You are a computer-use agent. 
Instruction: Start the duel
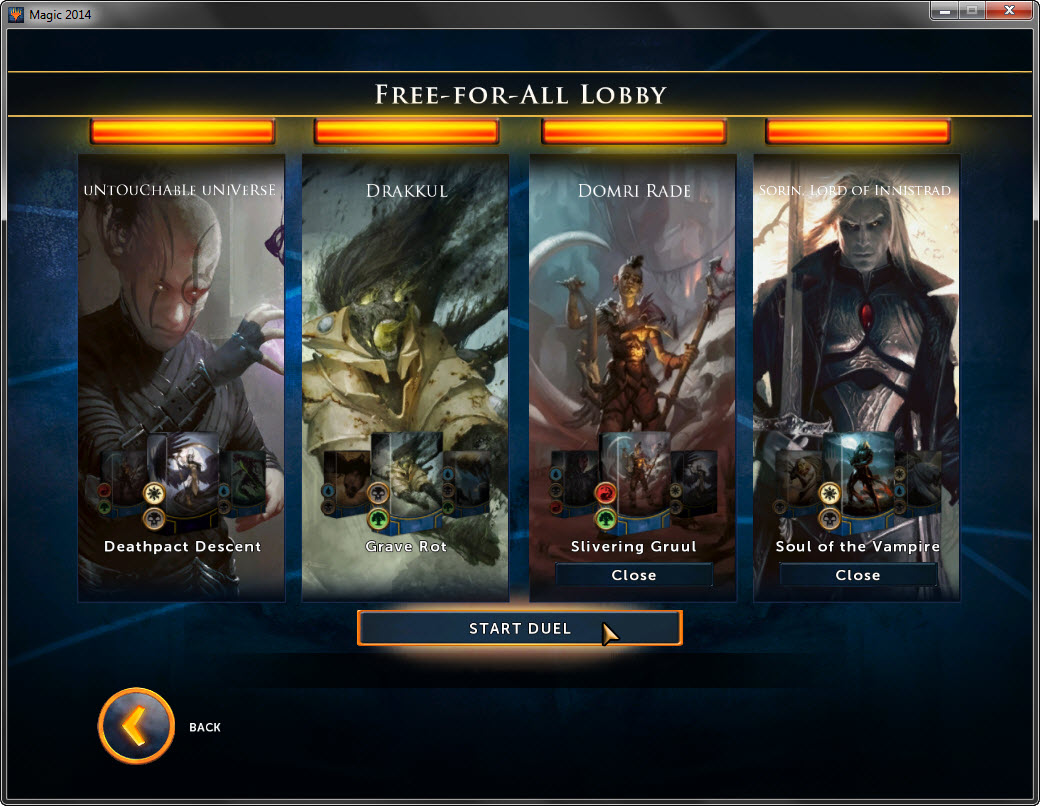point(519,628)
